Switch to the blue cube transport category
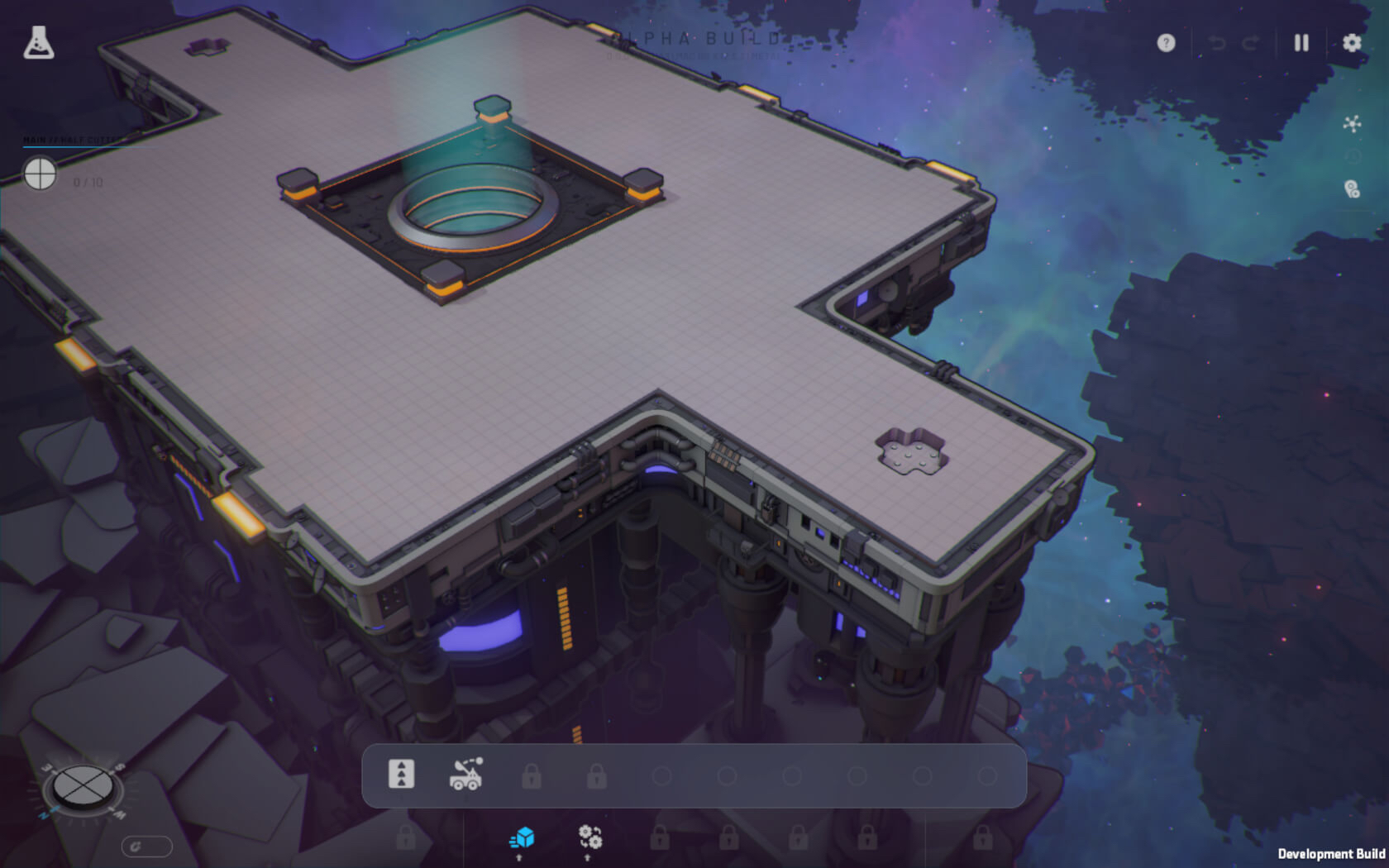The image size is (1389, 868). [522, 838]
